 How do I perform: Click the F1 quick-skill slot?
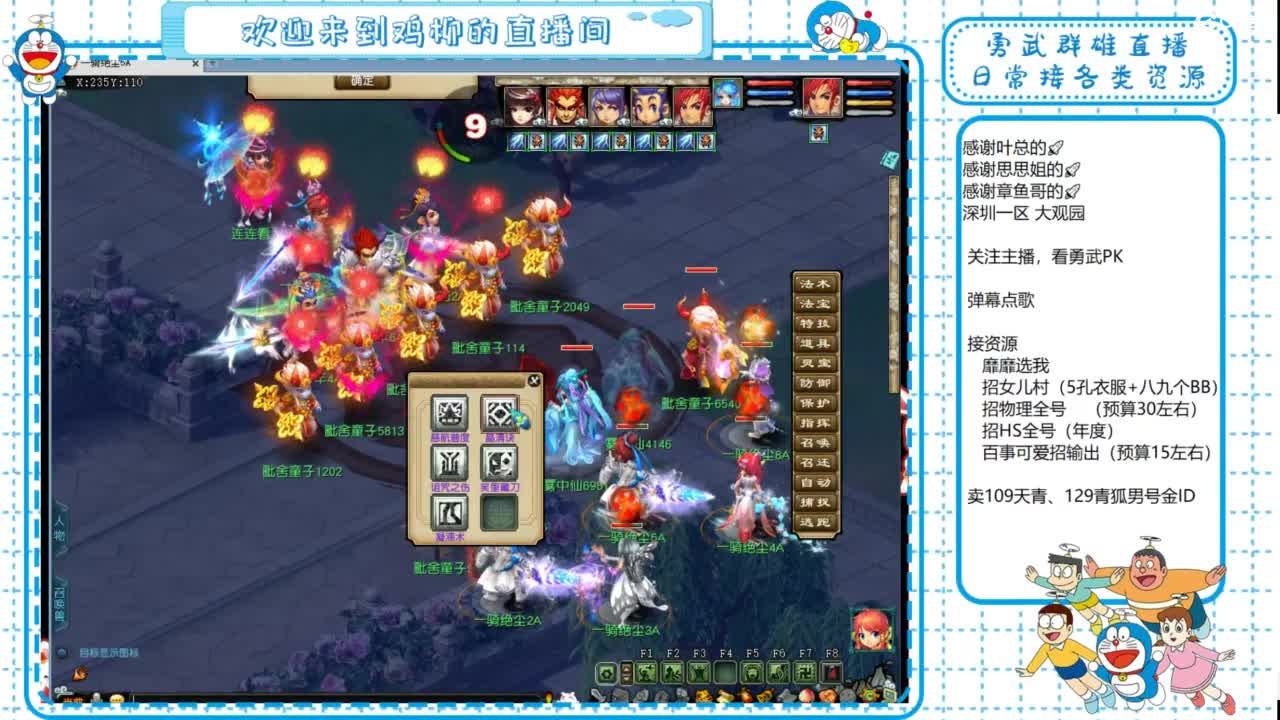tap(646, 673)
